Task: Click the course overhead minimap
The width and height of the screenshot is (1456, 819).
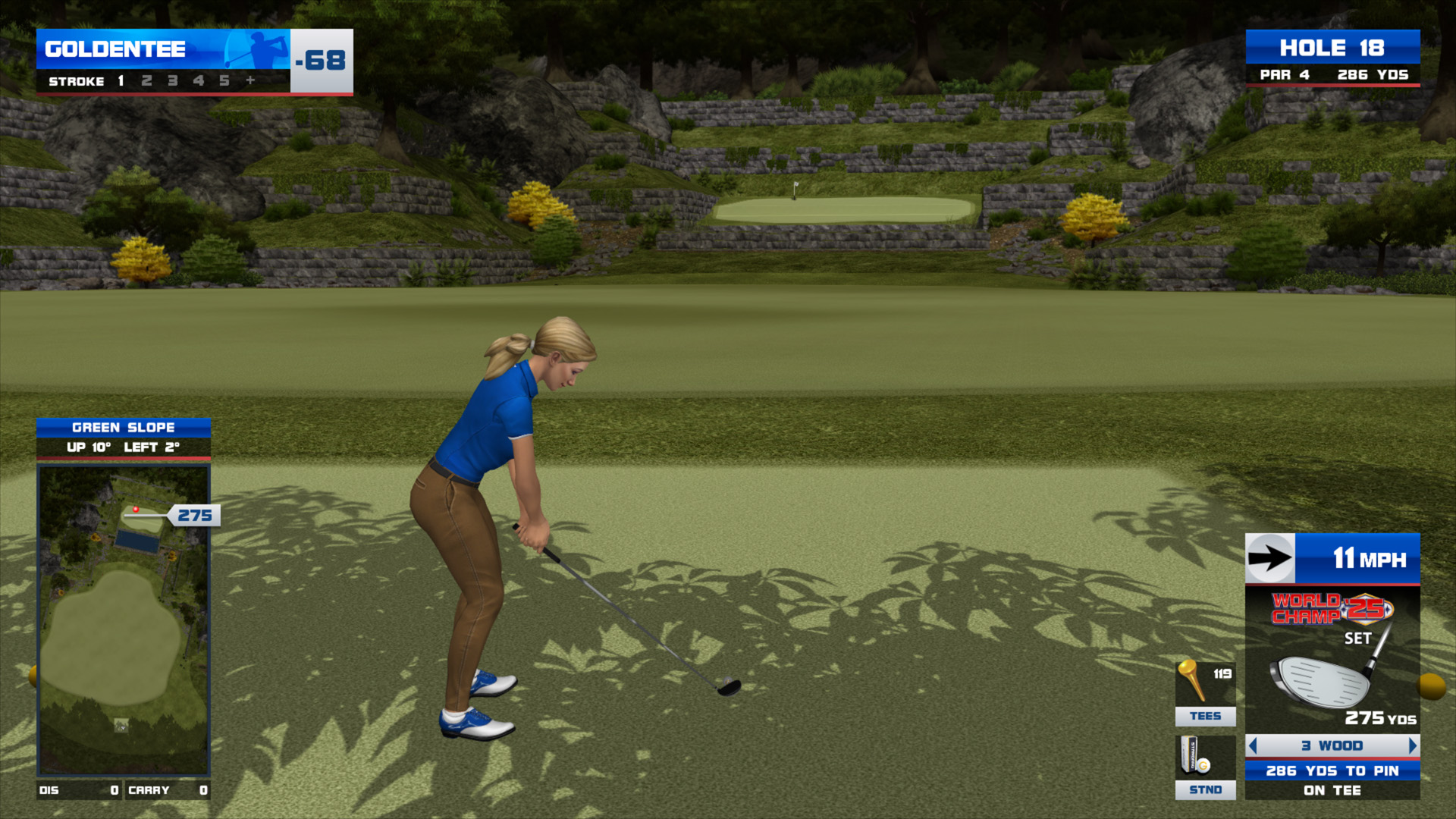Action: coord(124,620)
